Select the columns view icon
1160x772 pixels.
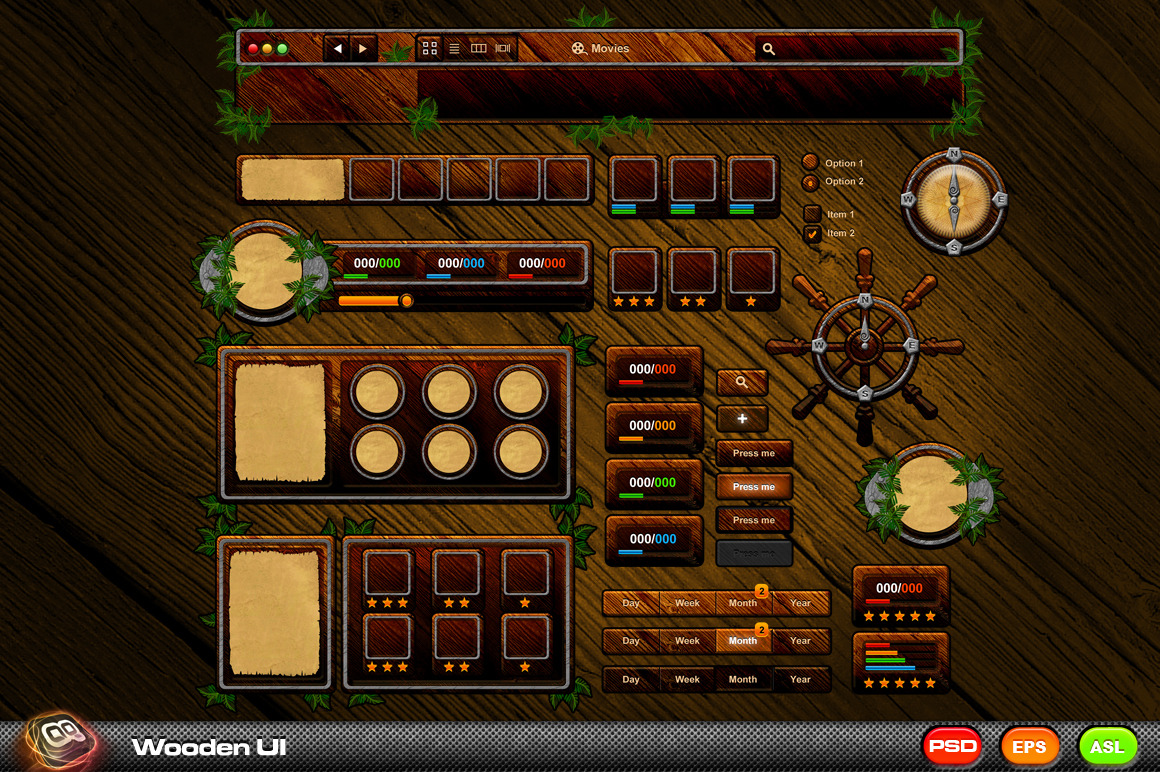(479, 48)
